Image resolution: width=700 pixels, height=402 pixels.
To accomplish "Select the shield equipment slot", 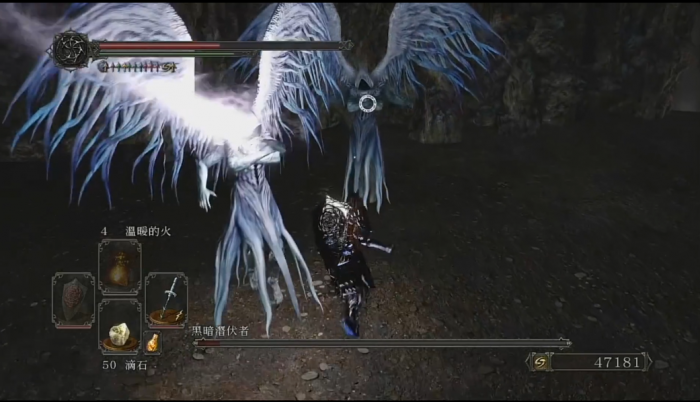I will click(x=73, y=299).
